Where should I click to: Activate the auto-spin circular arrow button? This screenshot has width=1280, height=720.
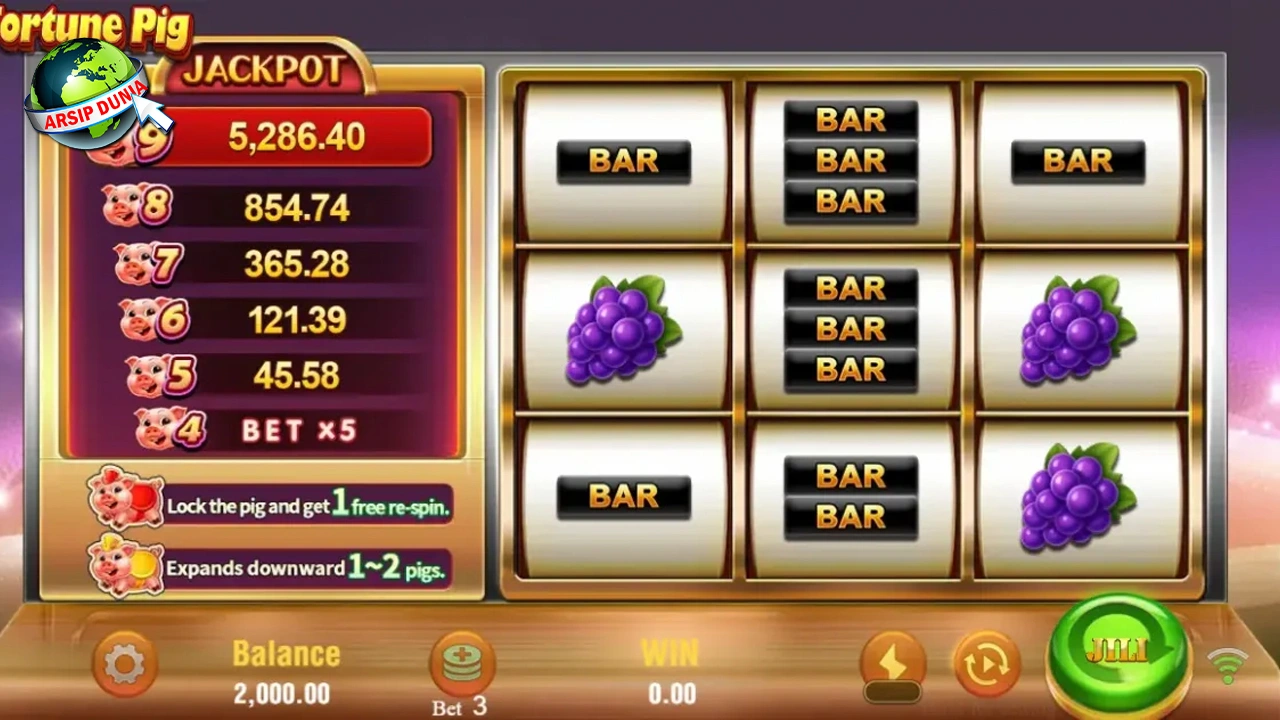click(x=985, y=664)
